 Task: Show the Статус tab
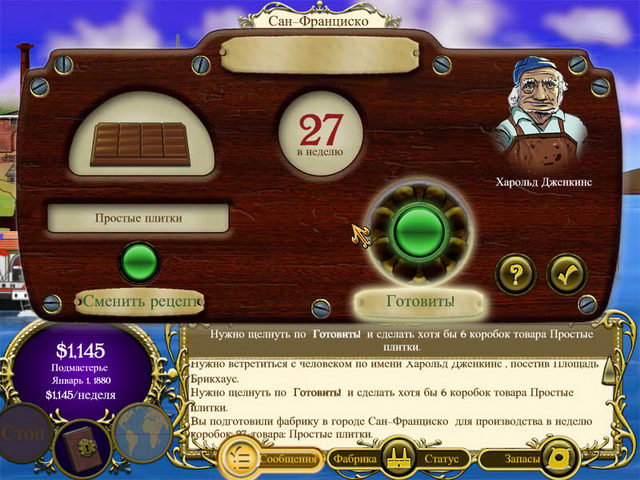tap(440, 460)
